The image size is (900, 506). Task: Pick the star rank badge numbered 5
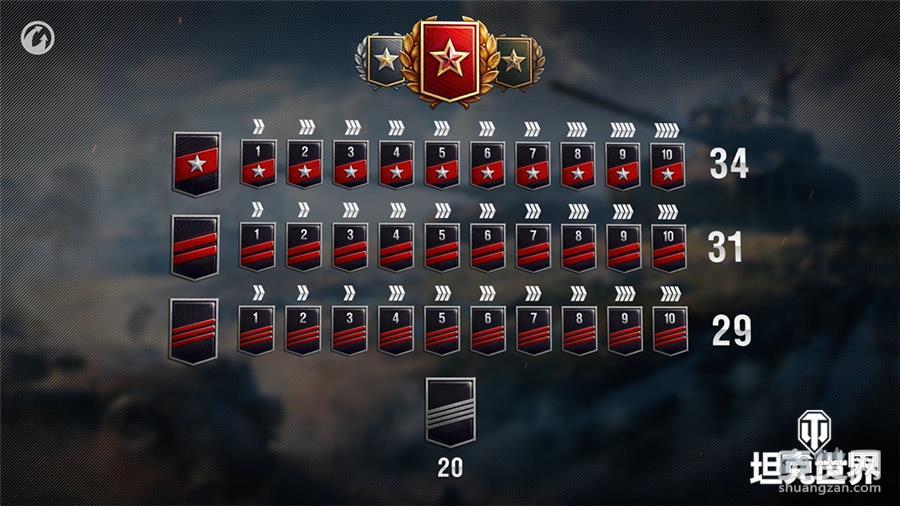click(440, 163)
